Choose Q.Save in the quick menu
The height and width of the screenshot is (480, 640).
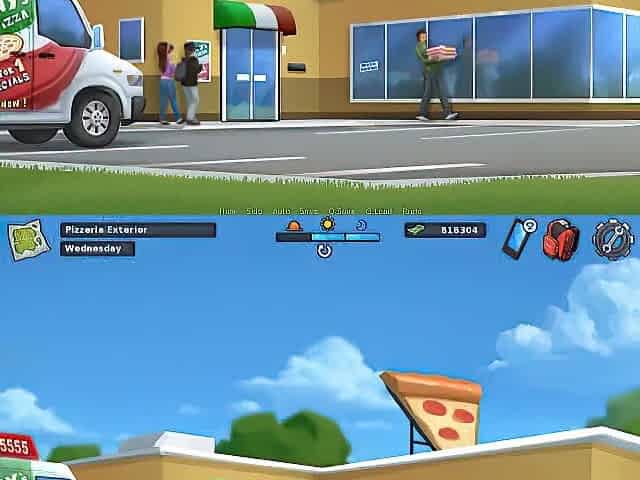point(341,211)
